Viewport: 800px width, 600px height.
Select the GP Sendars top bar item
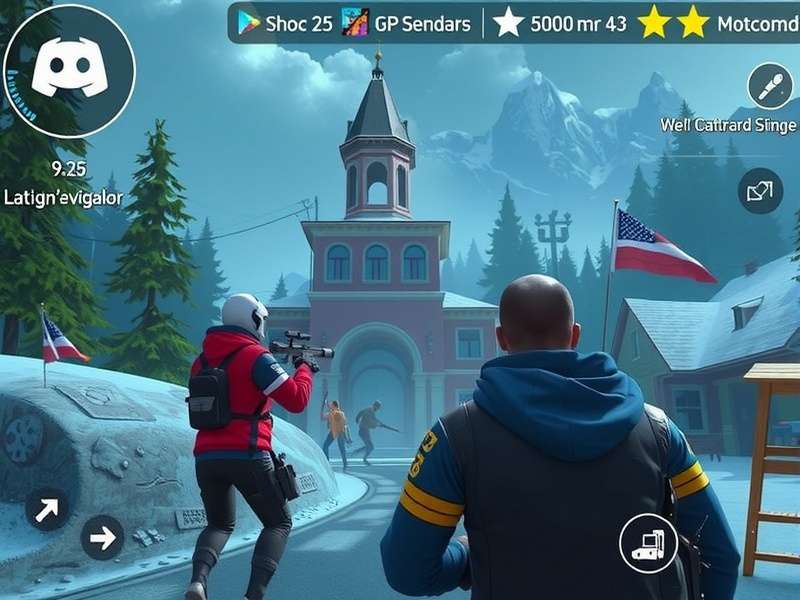[x=407, y=24]
